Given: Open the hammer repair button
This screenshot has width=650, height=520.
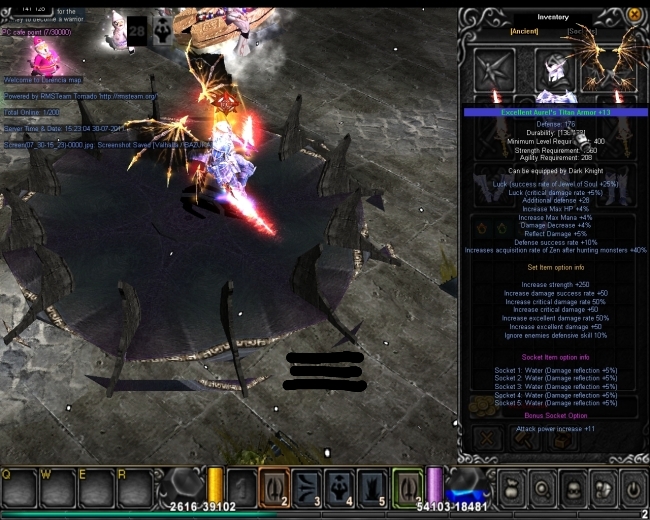Looking at the screenshot, I should click(x=525, y=437).
